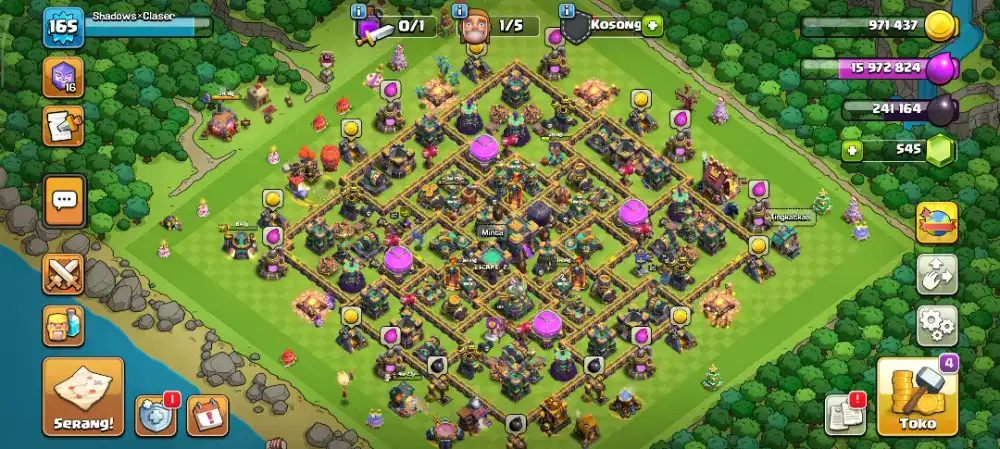Viewport: 1000px width, 449px height.
Task: Show info for the laboratory 0/1 counter
Action: pyautogui.click(x=360, y=11)
